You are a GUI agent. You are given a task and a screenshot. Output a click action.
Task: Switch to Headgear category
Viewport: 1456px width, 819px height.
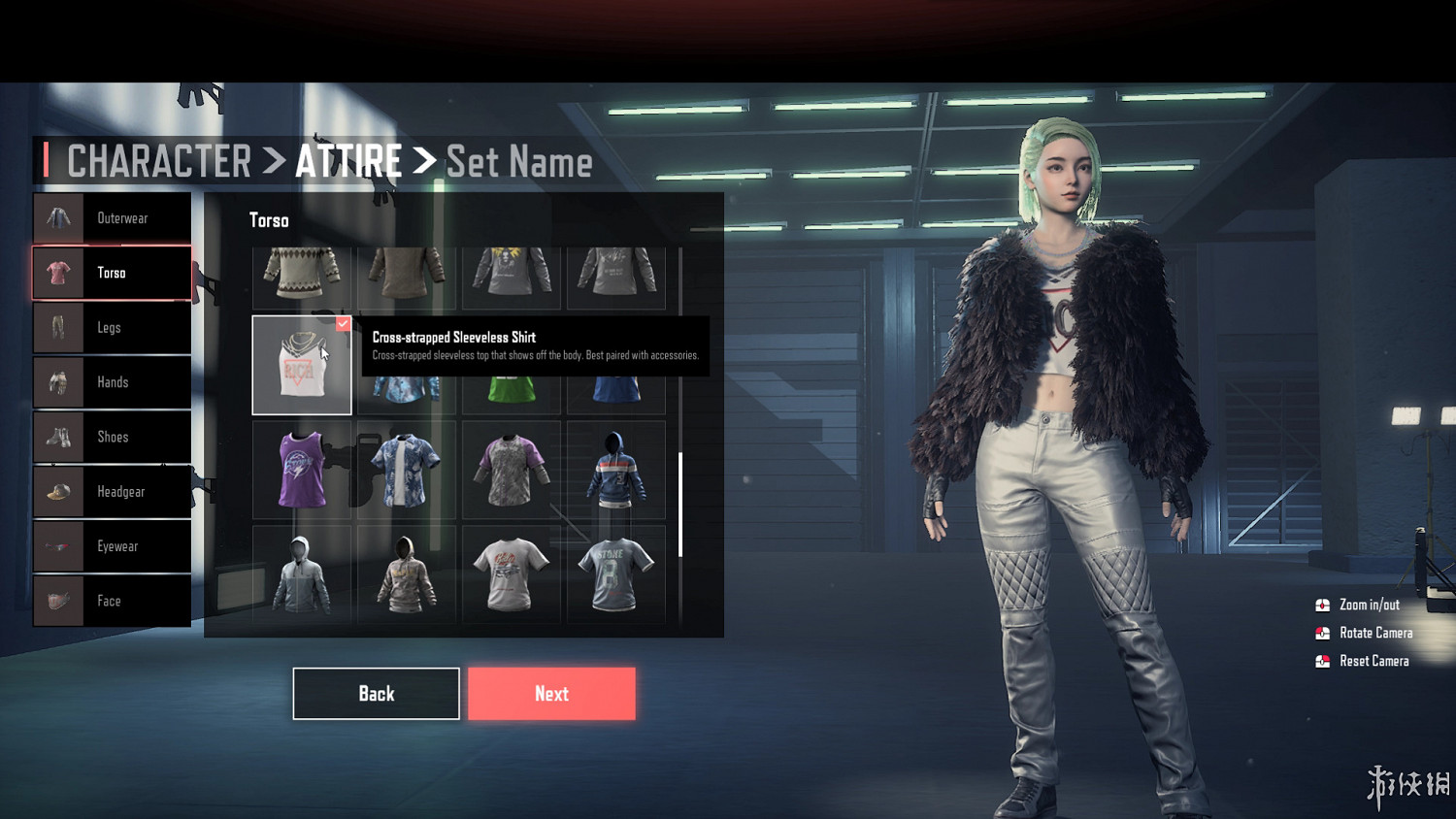[112, 492]
